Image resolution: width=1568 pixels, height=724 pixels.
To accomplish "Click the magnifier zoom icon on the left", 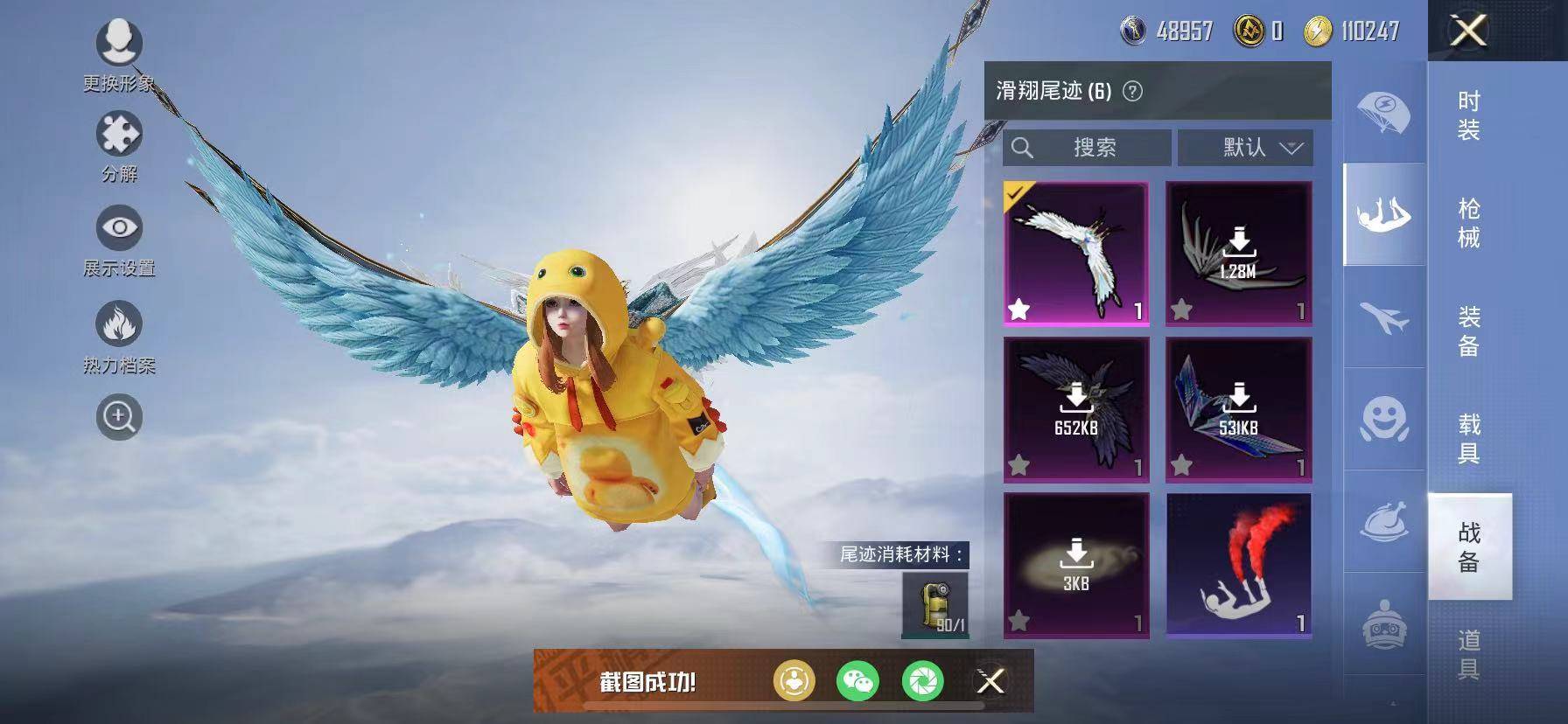I will [121, 417].
